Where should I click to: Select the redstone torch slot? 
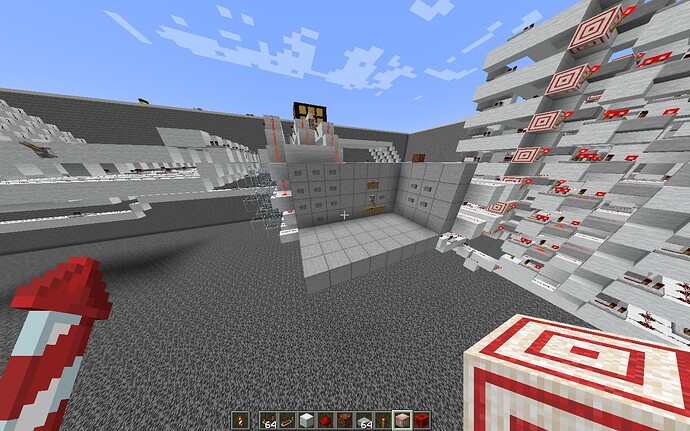[x=383, y=420]
